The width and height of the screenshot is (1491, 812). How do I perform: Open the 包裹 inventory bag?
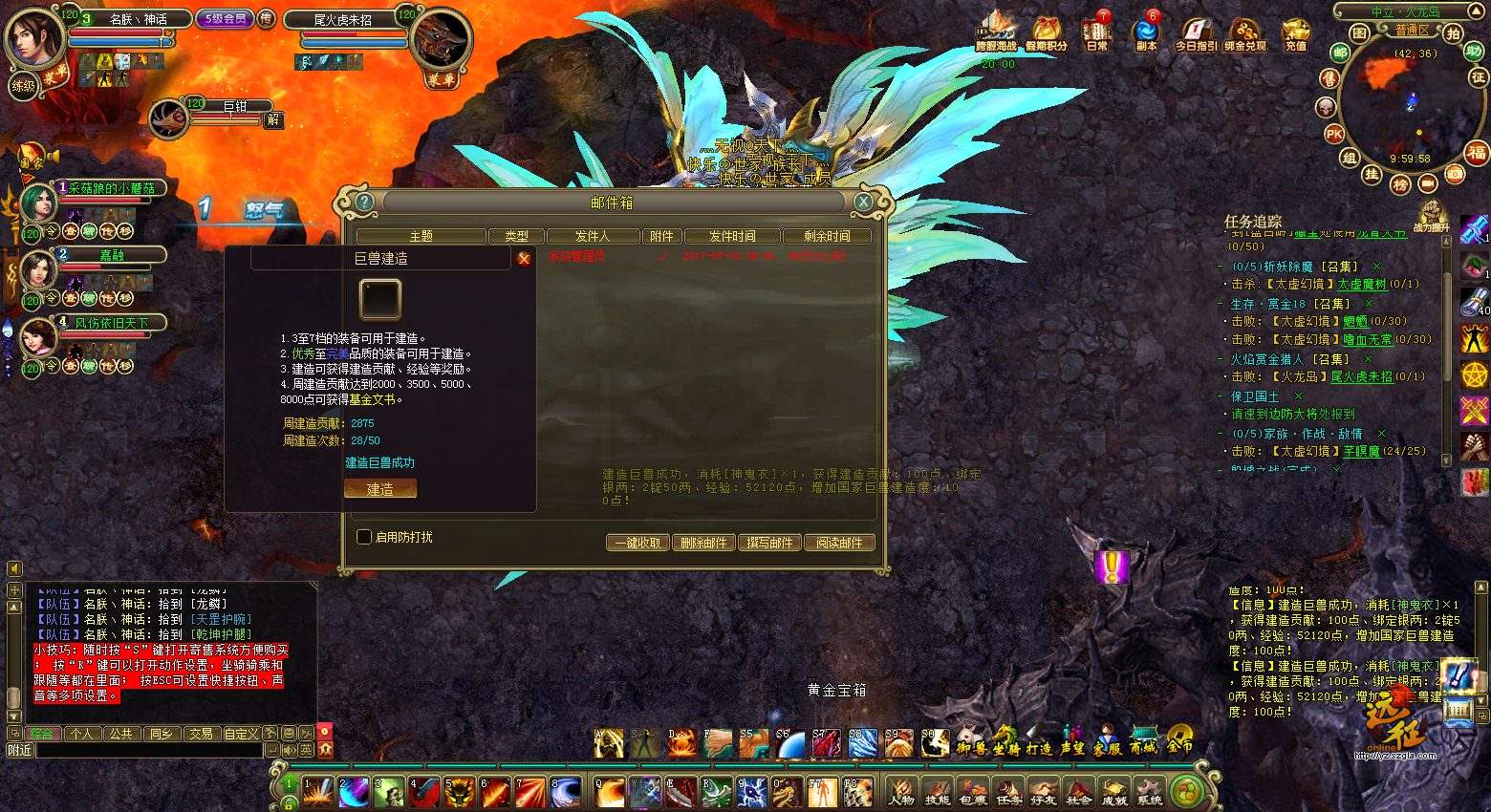tap(973, 791)
